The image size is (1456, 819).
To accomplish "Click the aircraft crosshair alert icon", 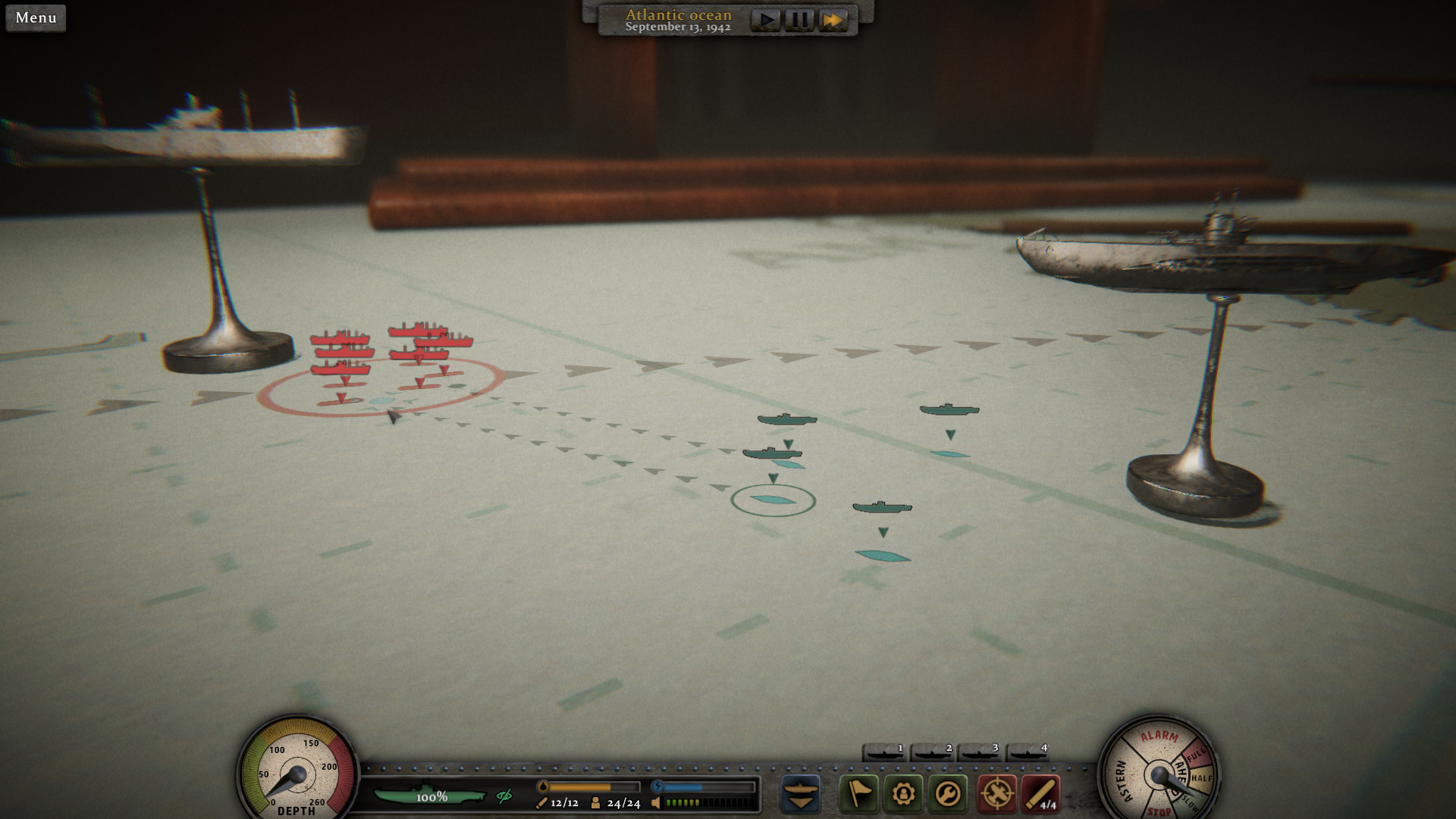I will tap(997, 793).
